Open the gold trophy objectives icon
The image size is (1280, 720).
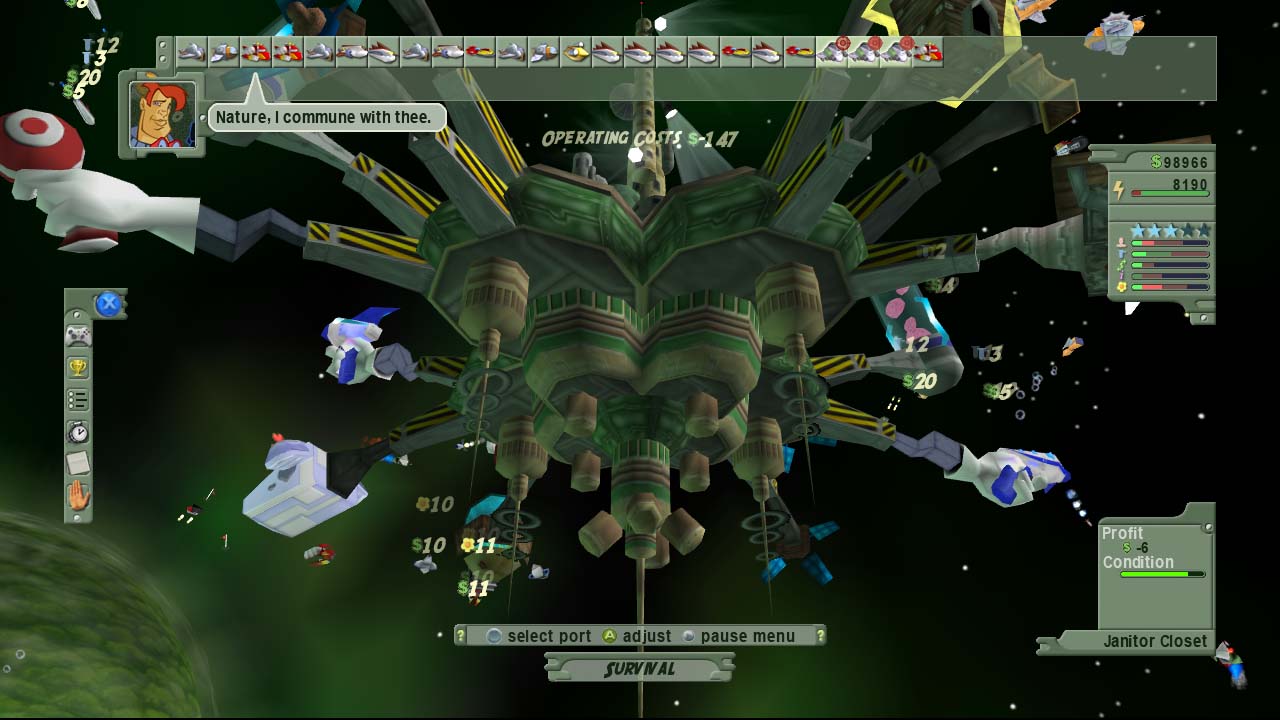tap(78, 368)
